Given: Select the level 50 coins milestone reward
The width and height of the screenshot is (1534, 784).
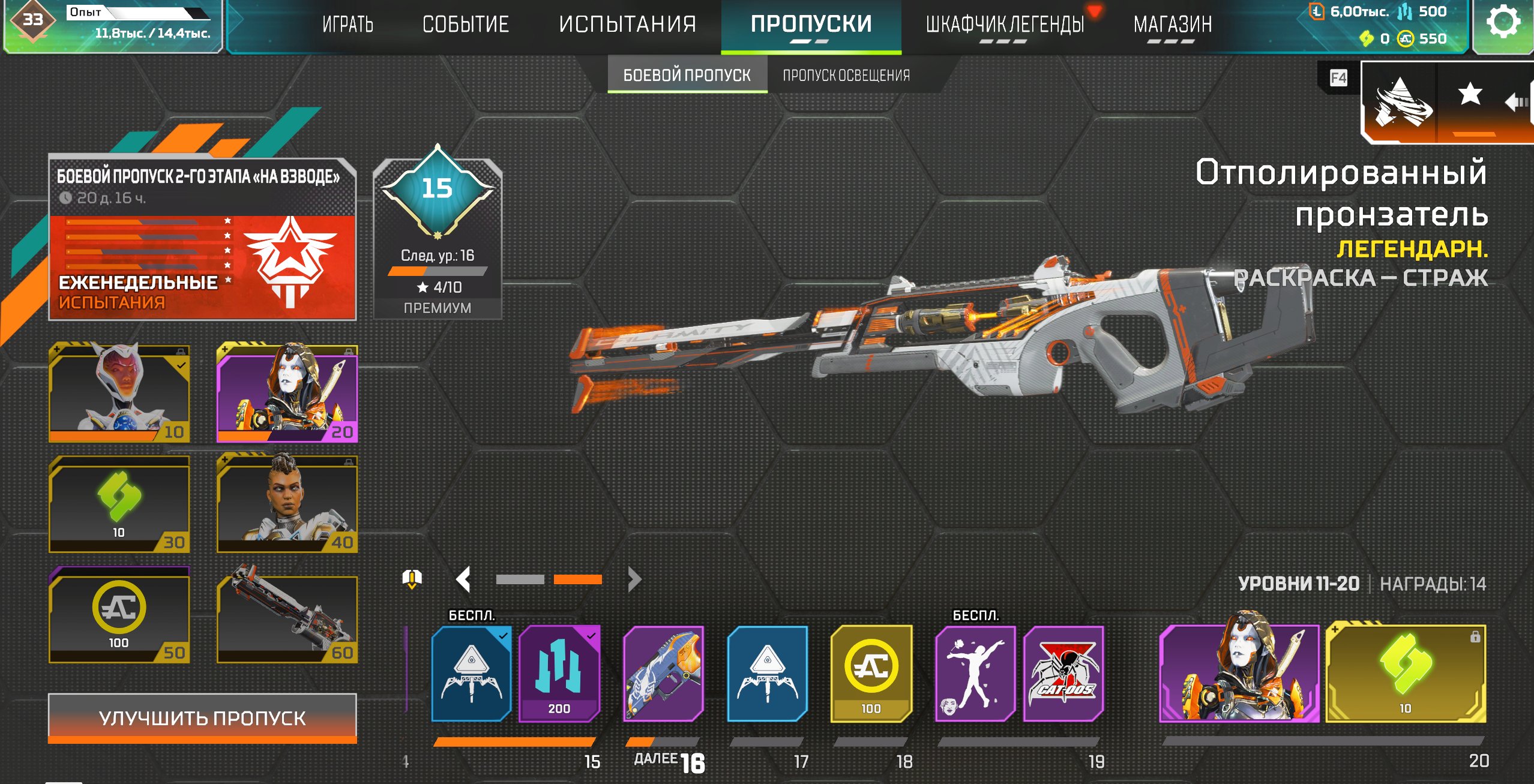Looking at the screenshot, I should click(x=119, y=617).
